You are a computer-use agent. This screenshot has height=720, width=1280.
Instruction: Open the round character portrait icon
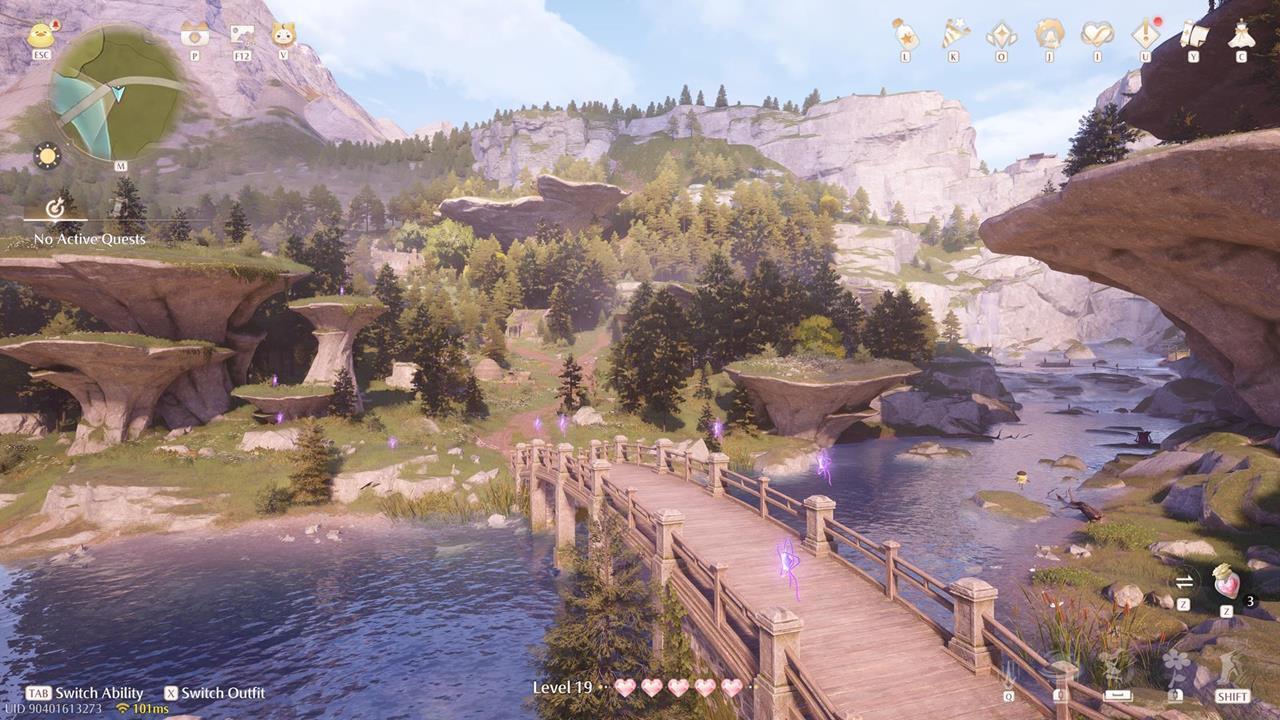[1049, 35]
